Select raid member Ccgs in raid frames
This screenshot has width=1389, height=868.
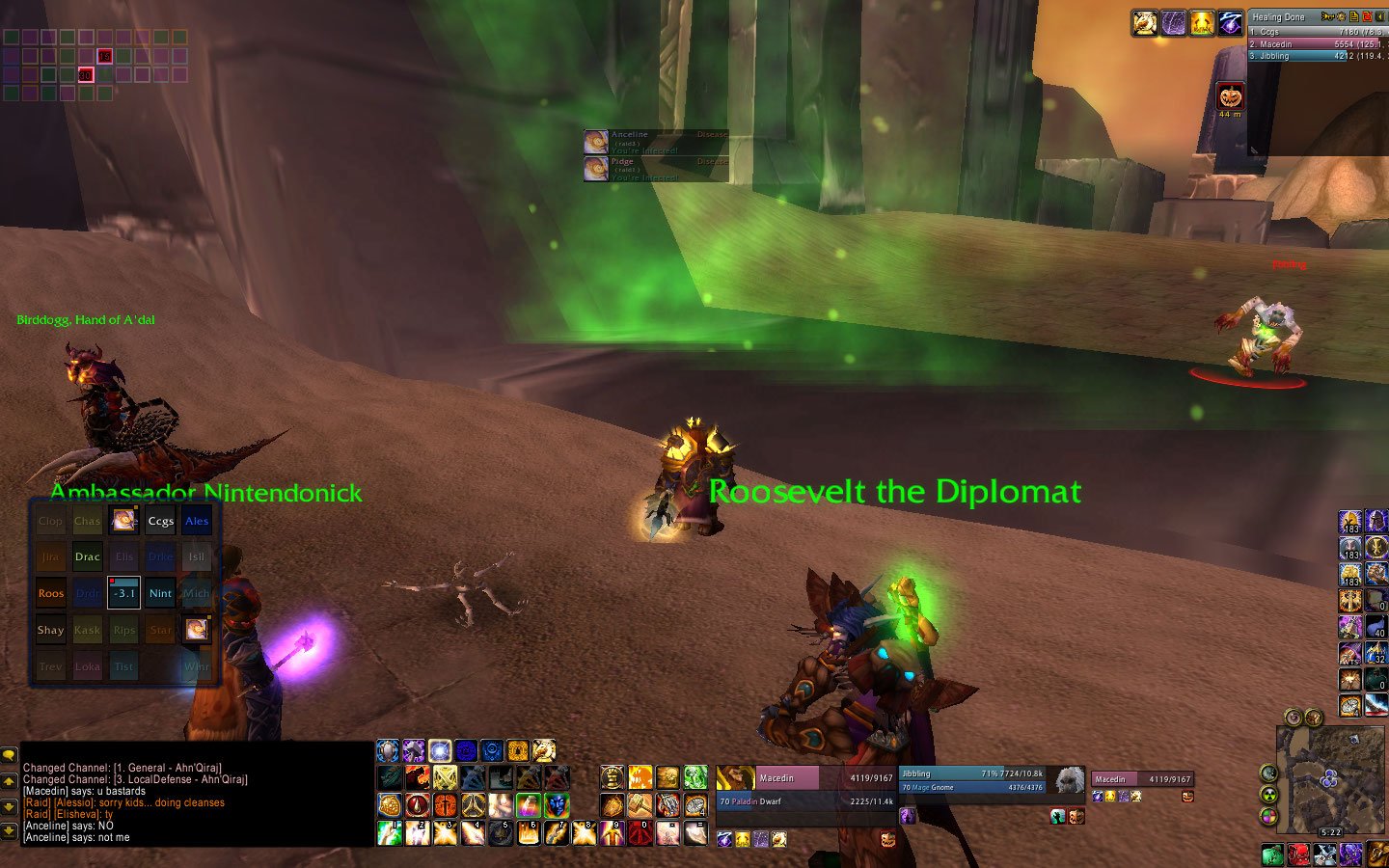(x=160, y=521)
